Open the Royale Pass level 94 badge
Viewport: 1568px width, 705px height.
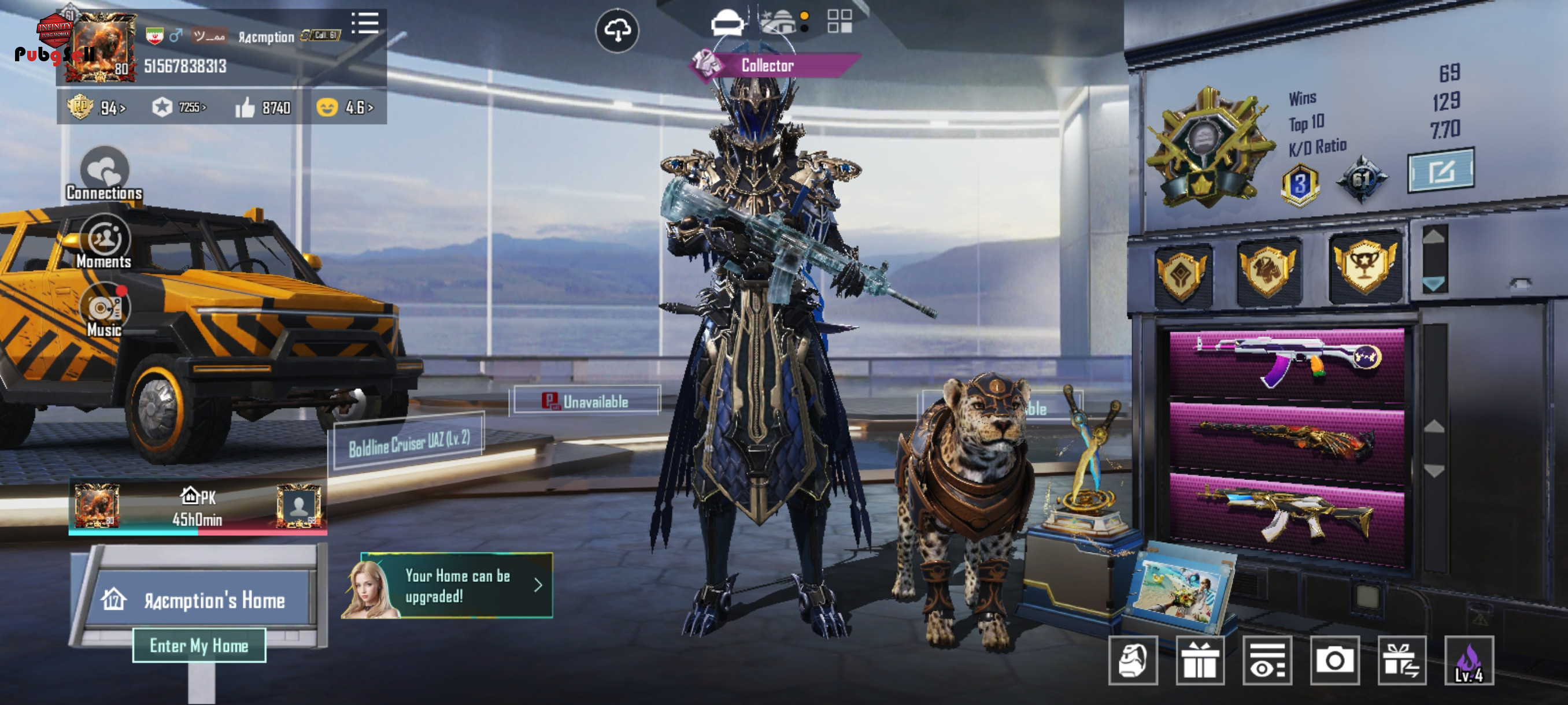pos(96,108)
